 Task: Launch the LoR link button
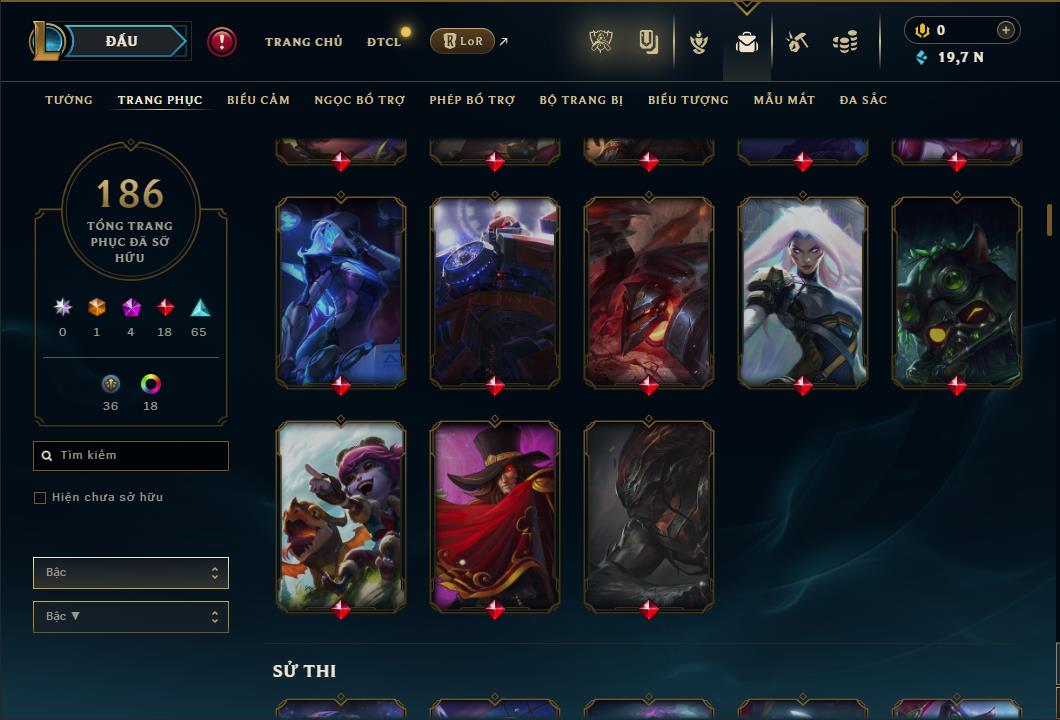coord(462,41)
